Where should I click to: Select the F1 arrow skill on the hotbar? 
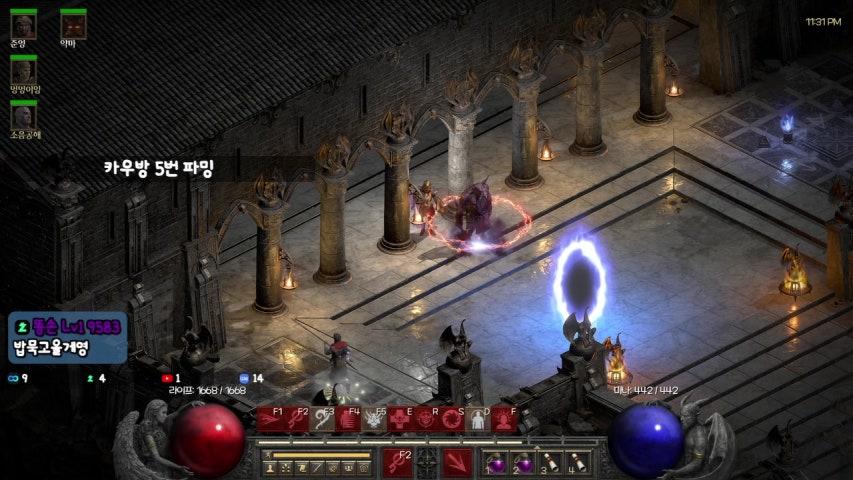[270, 420]
